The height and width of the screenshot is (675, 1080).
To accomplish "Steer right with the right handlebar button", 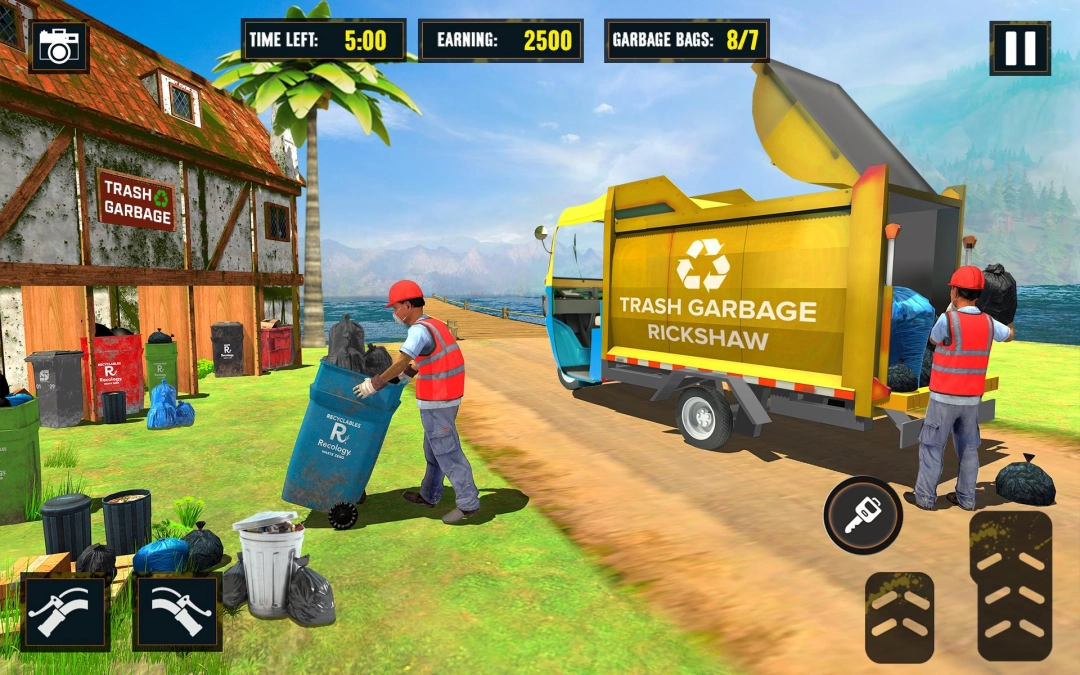I will point(177,611).
